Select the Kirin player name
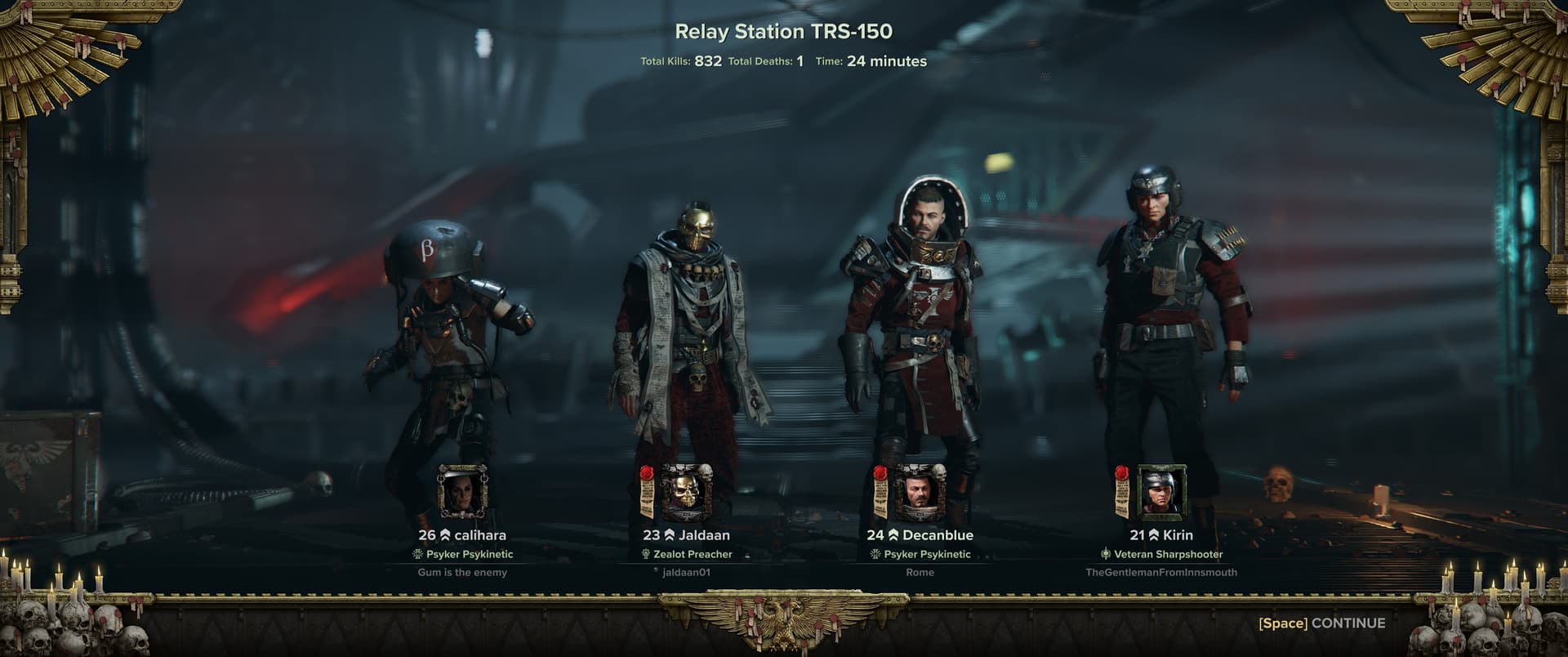Screen dimensions: 1568x657 [x=1178, y=535]
